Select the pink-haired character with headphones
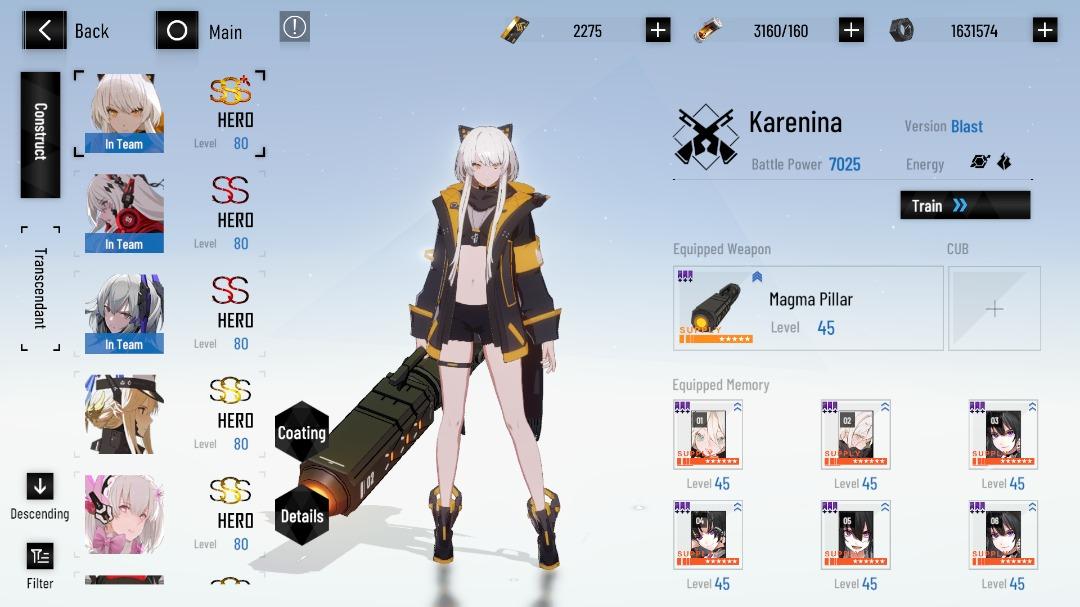 [124, 513]
